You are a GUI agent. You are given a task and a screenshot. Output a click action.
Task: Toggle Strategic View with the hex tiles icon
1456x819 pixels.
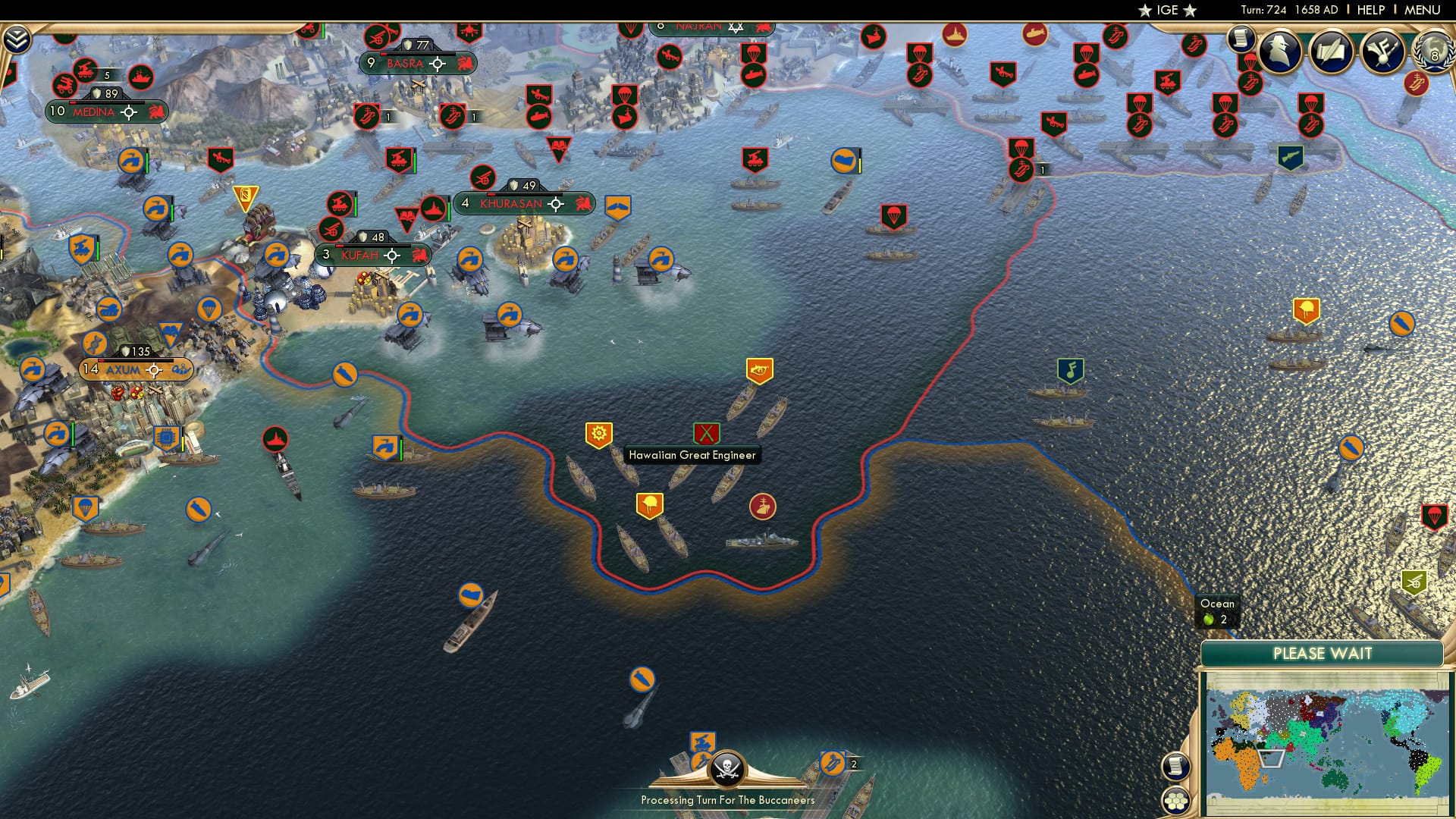click(x=1175, y=802)
